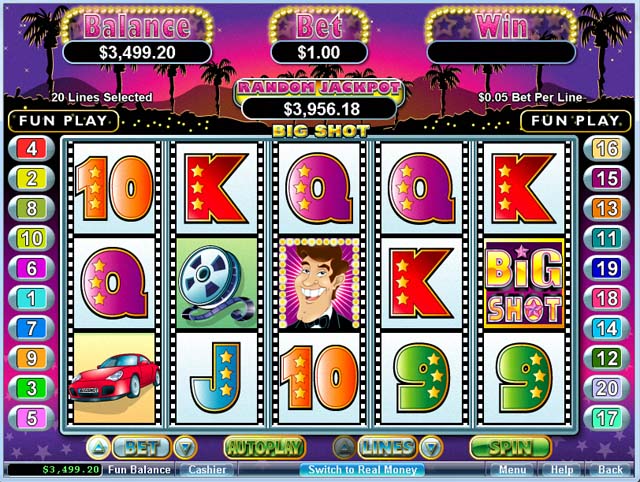Select payline number 4 marker
Viewport: 640px width, 482px height.
[32, 149]
